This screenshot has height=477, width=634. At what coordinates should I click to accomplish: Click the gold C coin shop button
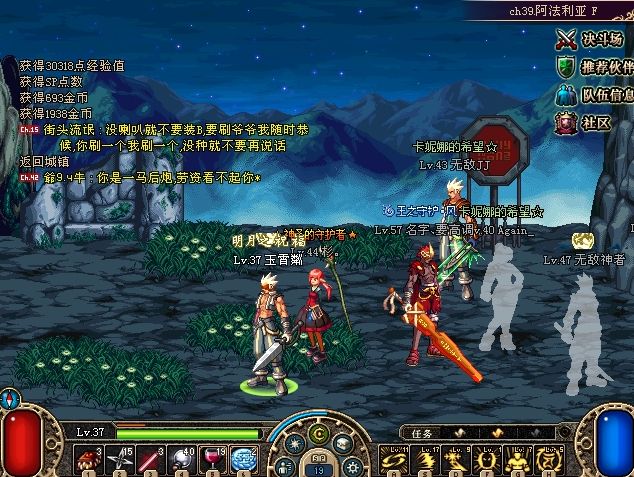tap(319, 431)
